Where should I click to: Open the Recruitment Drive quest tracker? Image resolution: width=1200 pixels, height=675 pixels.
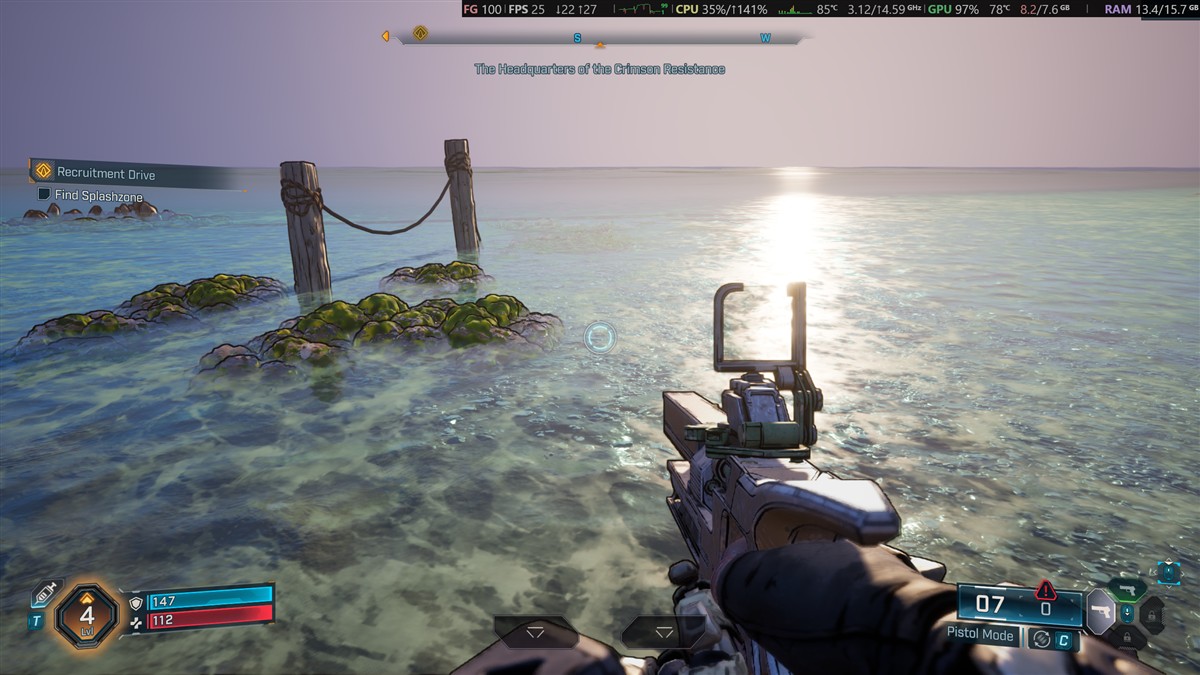pyautogui.click(x=105, y=173)
